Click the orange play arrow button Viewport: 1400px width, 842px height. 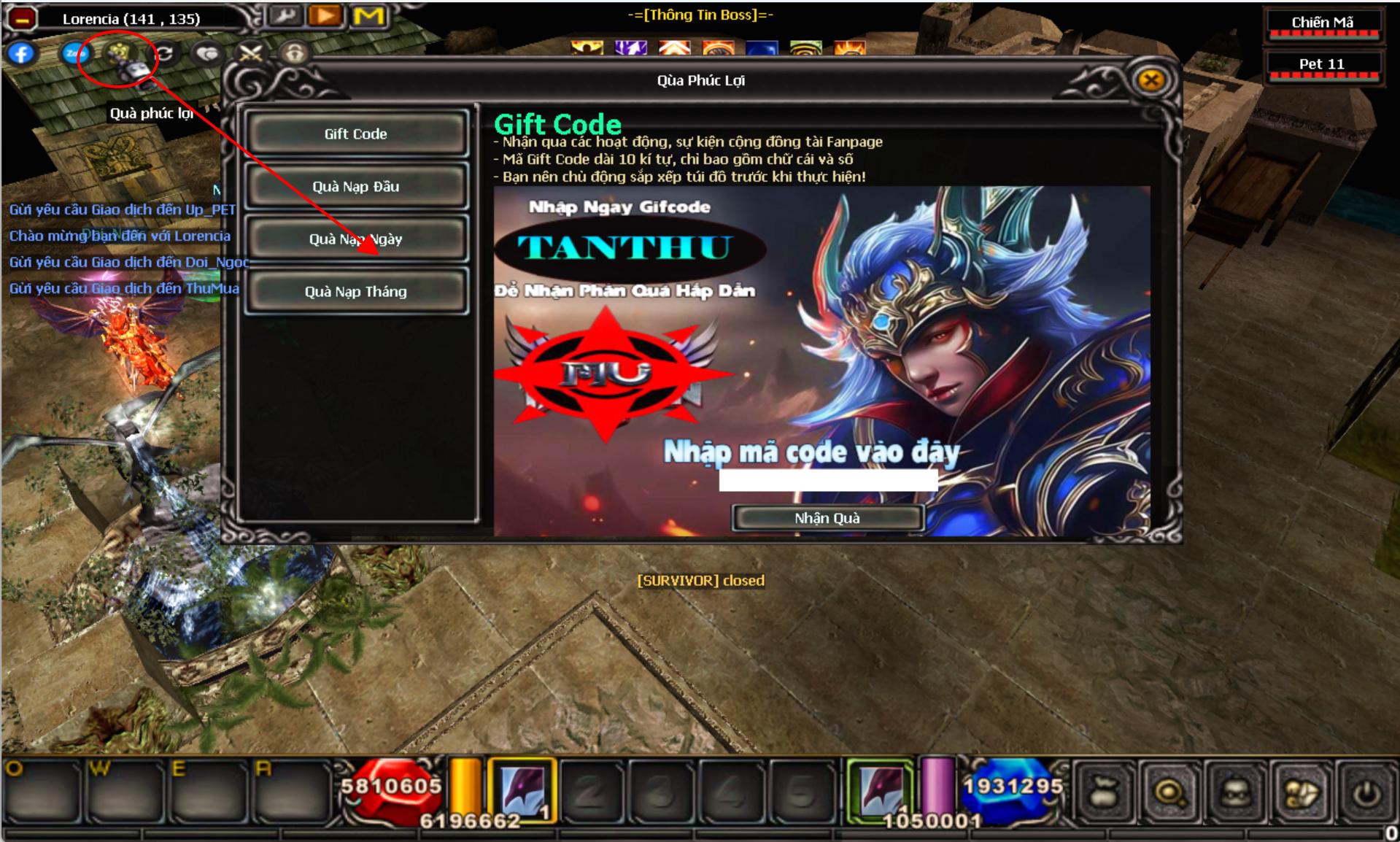tap(325, 15)
